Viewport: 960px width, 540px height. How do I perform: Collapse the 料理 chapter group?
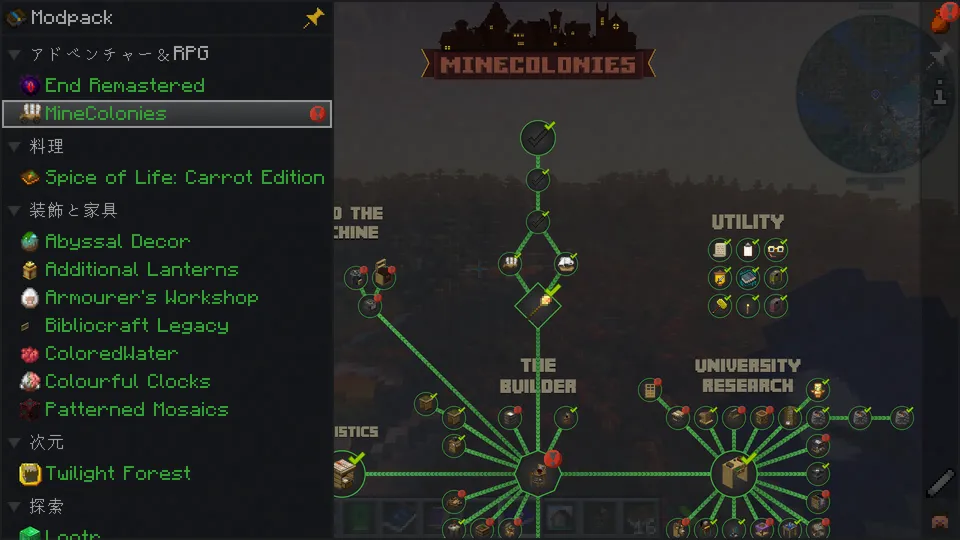(x=14, y=147)
